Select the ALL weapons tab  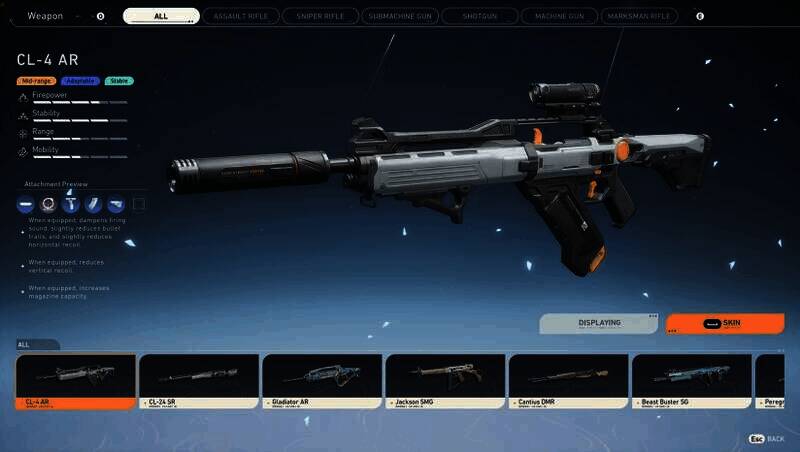[161, 16]
